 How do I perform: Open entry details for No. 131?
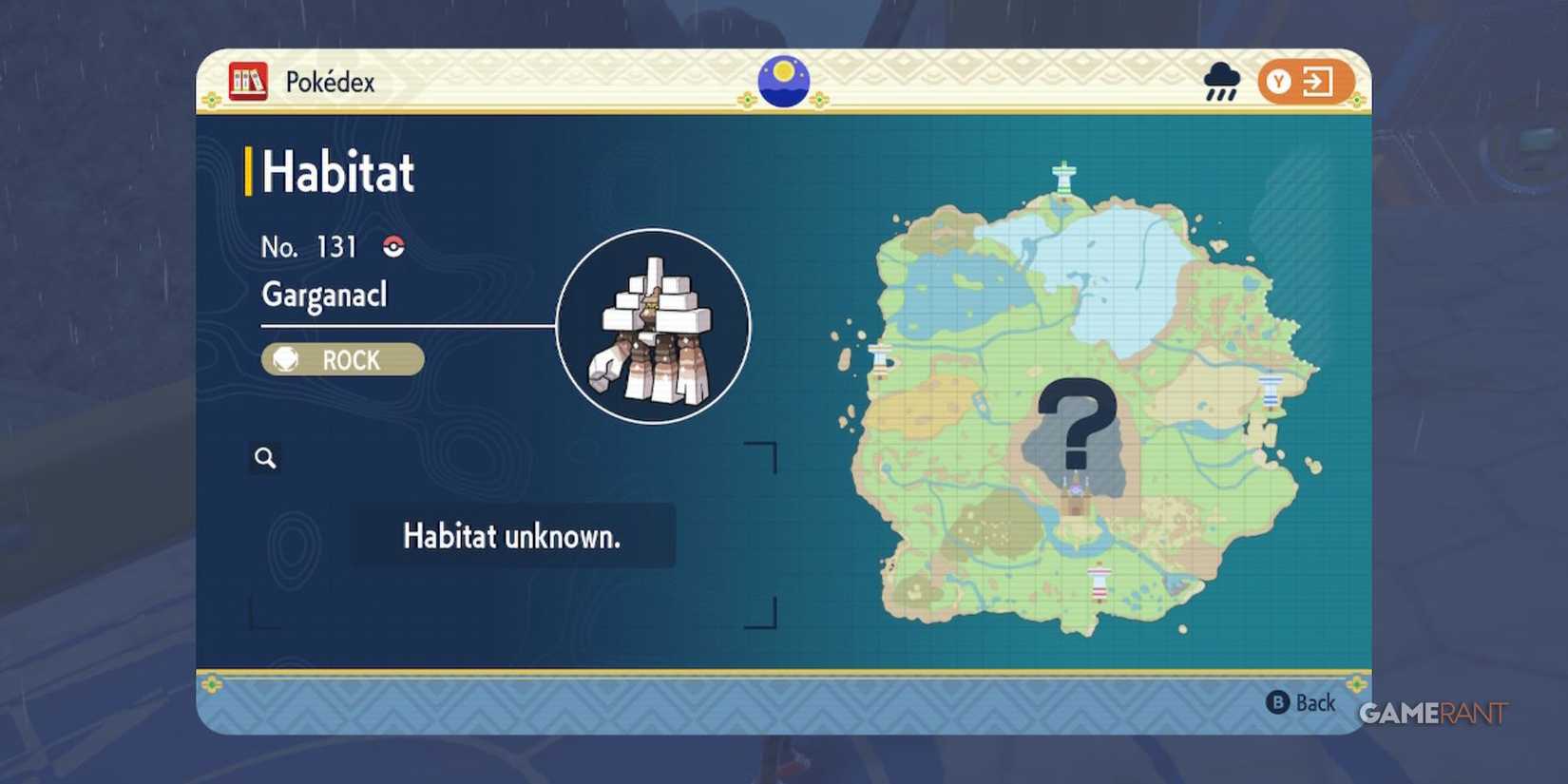[310, 246]
